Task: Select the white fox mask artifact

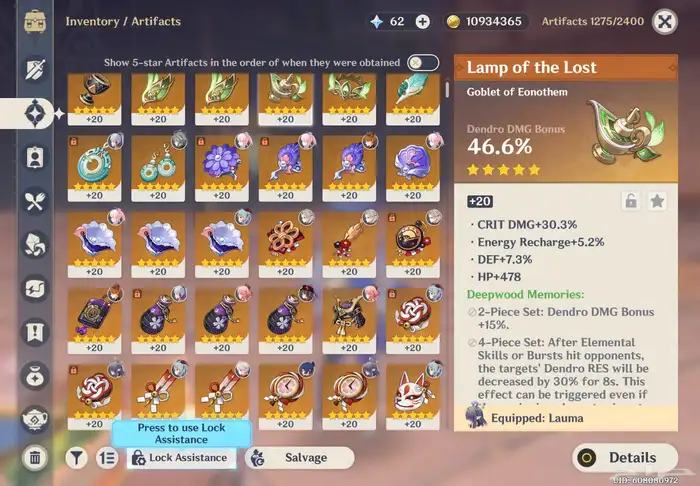Action: click(412, 394)
